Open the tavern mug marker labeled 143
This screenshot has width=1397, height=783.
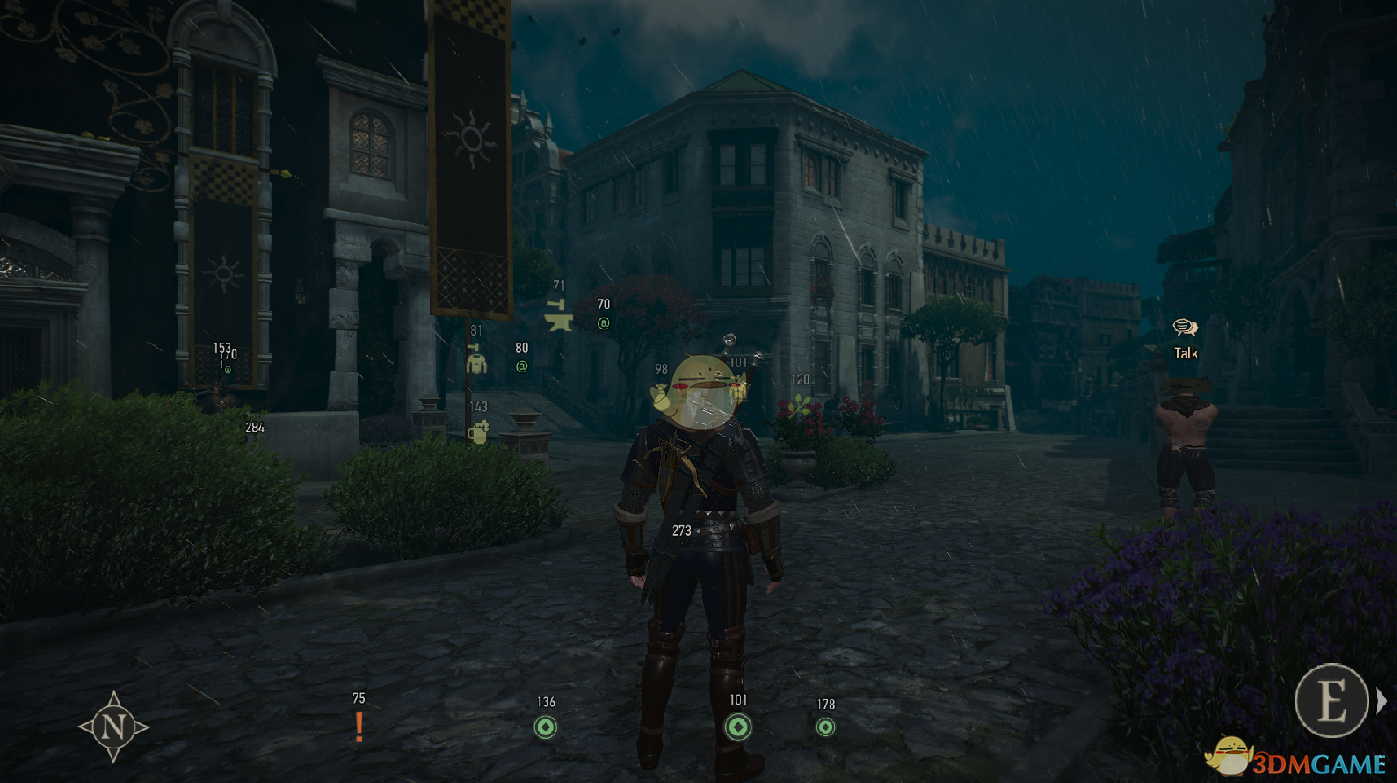pos(478,430)
